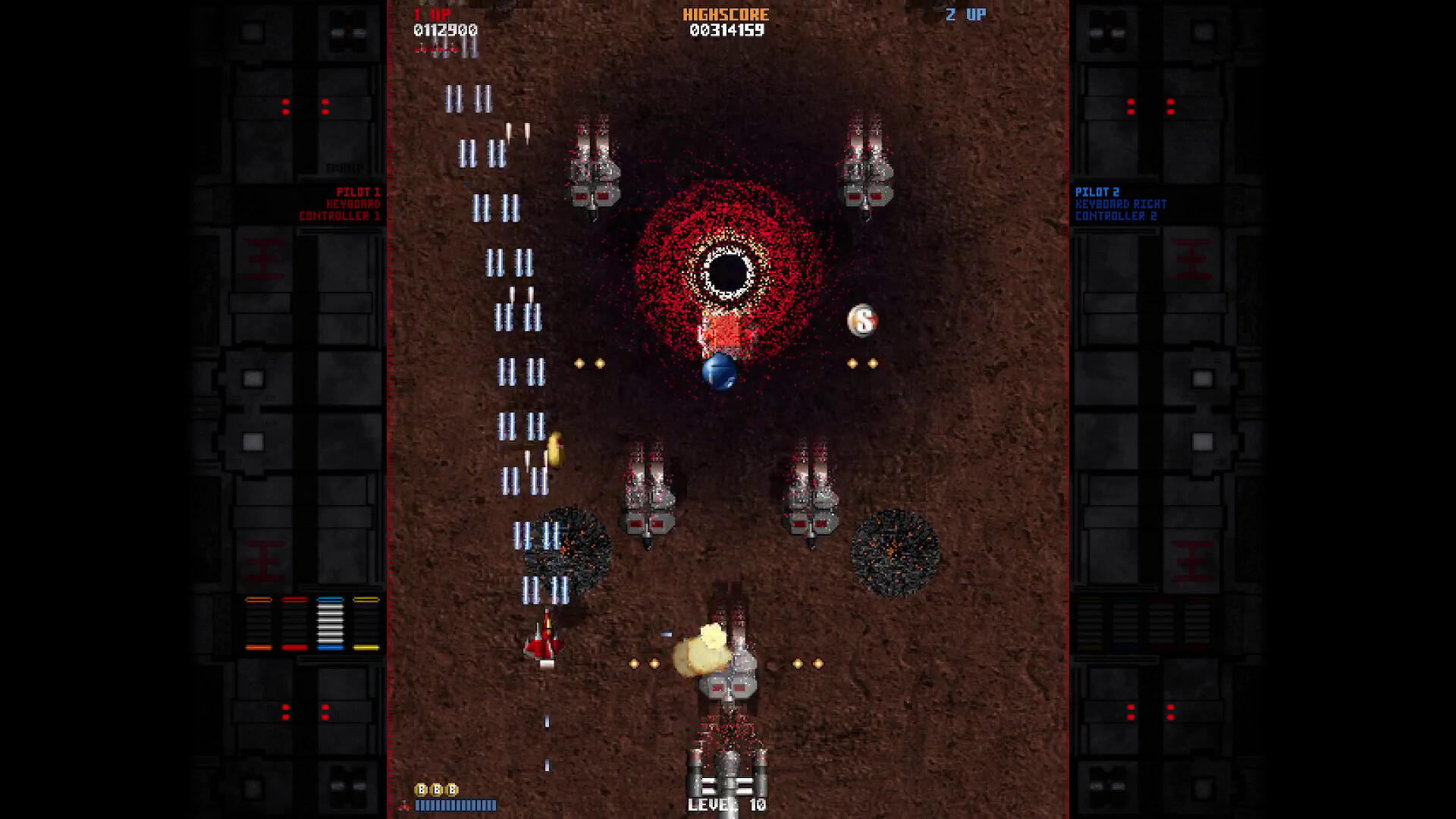Image resolution: width=1456 pixels, height=819 pixels.
Task: Select the PILOT 1 label
Action: [356, 192]
